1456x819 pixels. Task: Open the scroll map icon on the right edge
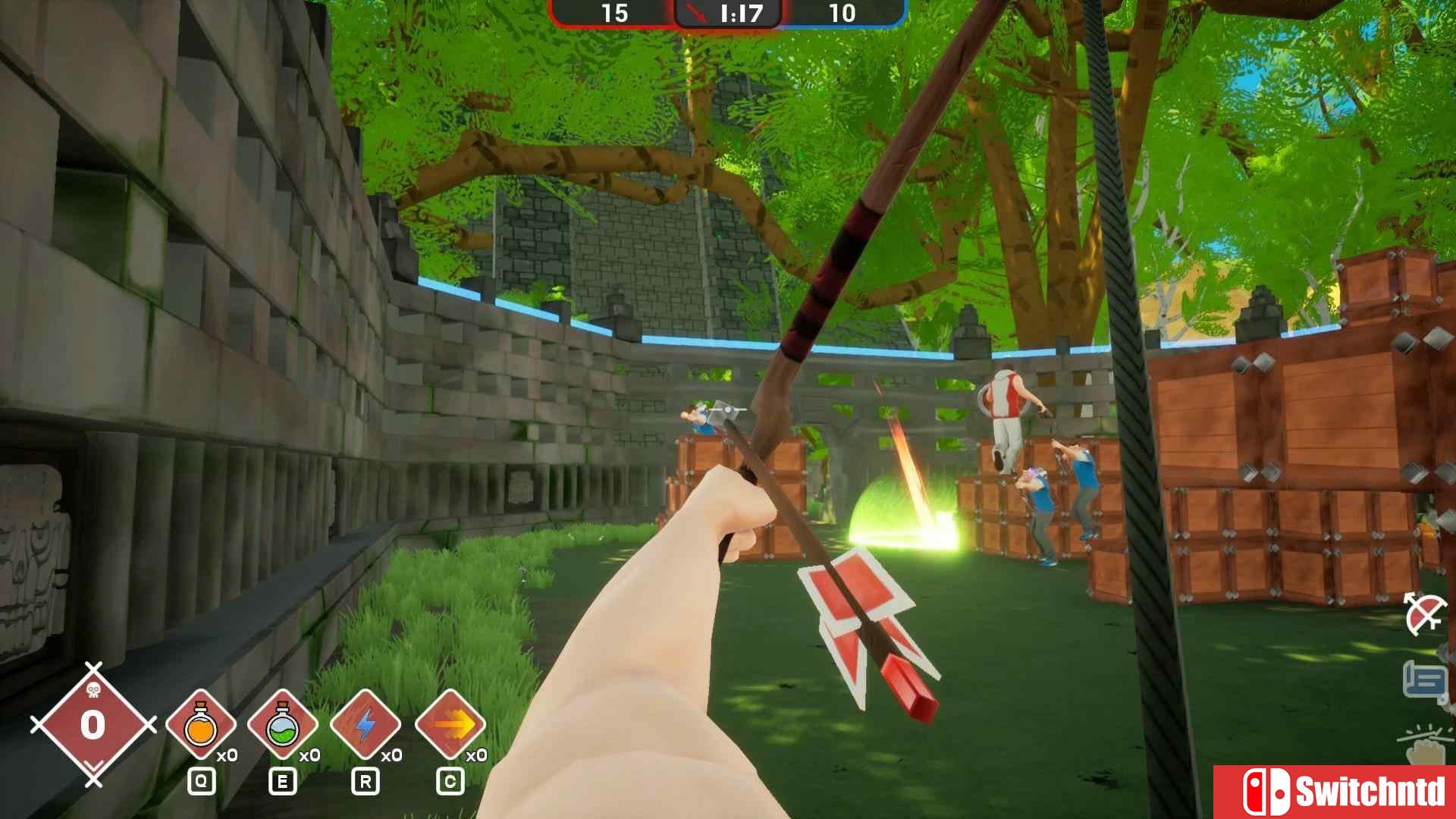click(x=1424, y=677)
